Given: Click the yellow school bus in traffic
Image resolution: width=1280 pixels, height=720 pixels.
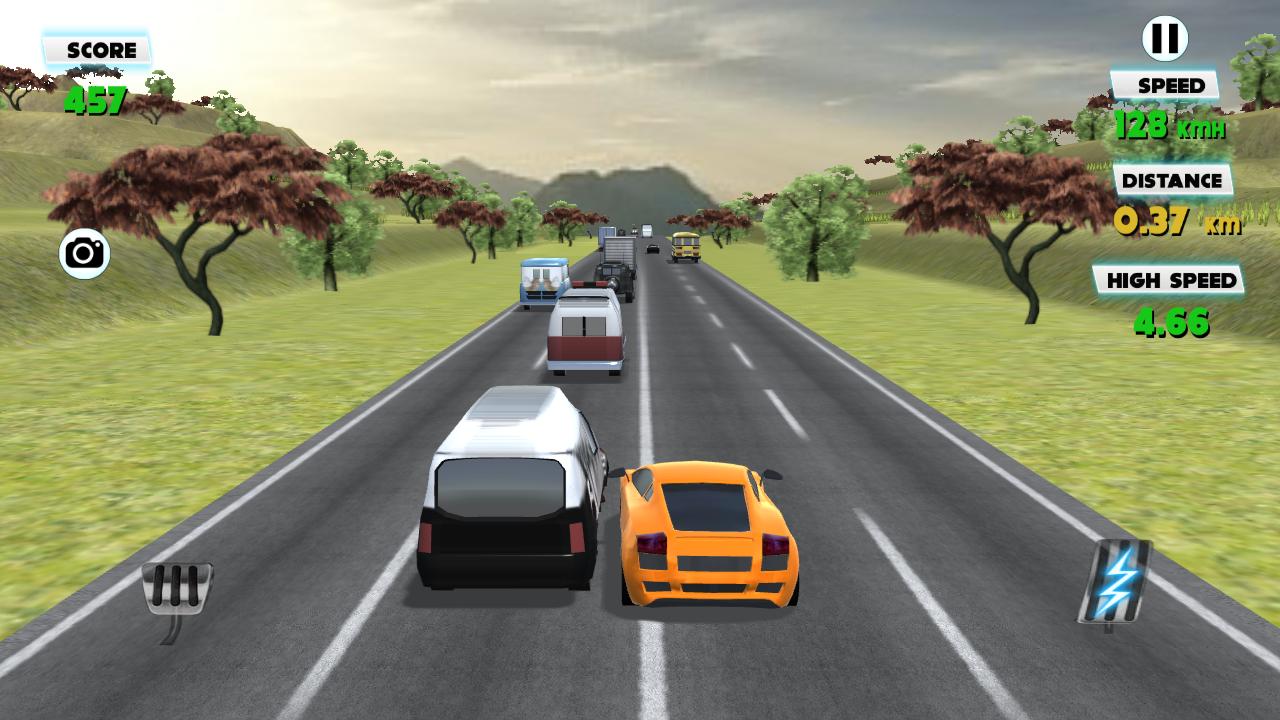Looking at the screenshot, I should (684, 248).
